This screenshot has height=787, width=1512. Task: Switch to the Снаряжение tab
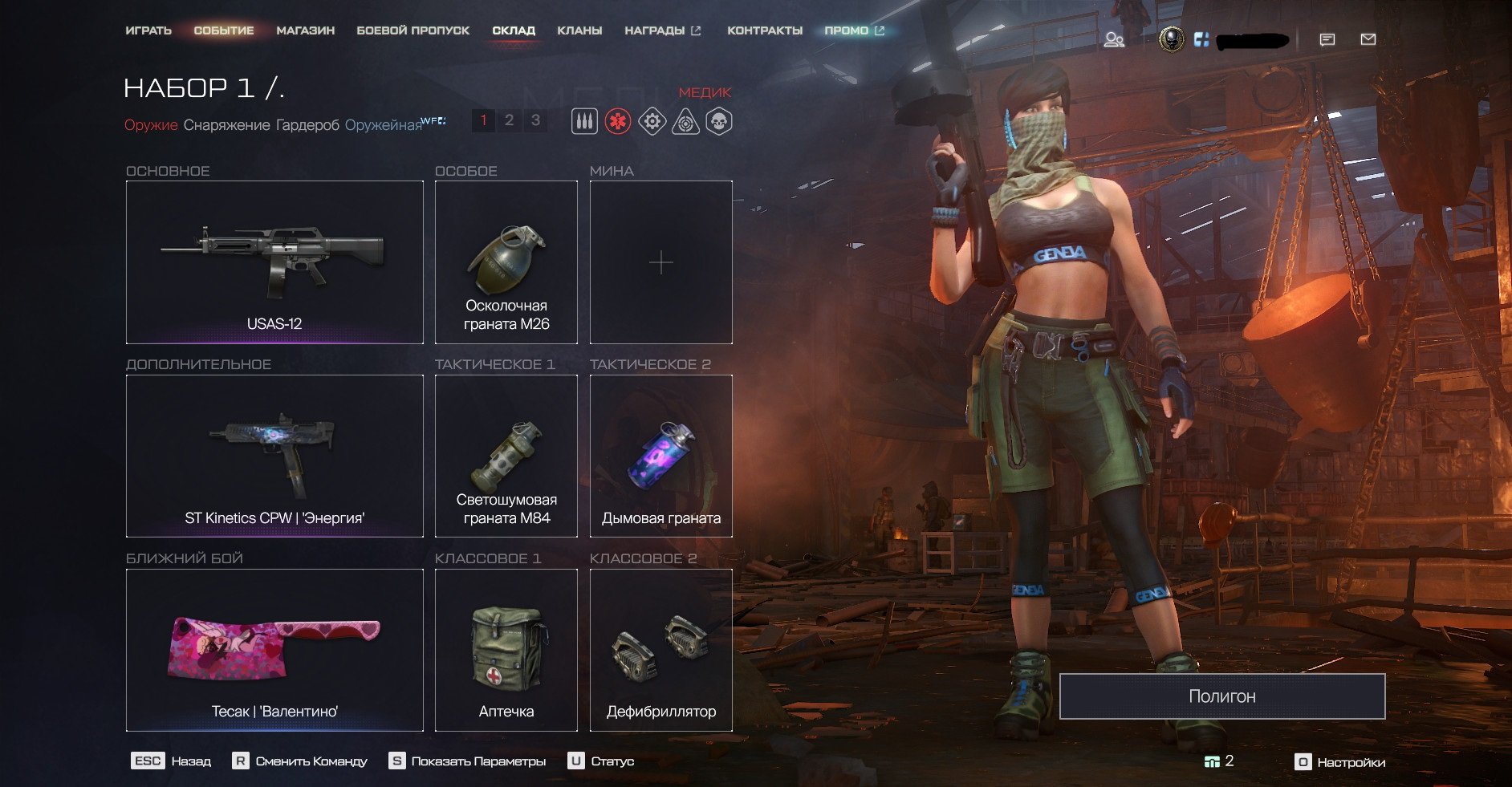click(226, 125)
